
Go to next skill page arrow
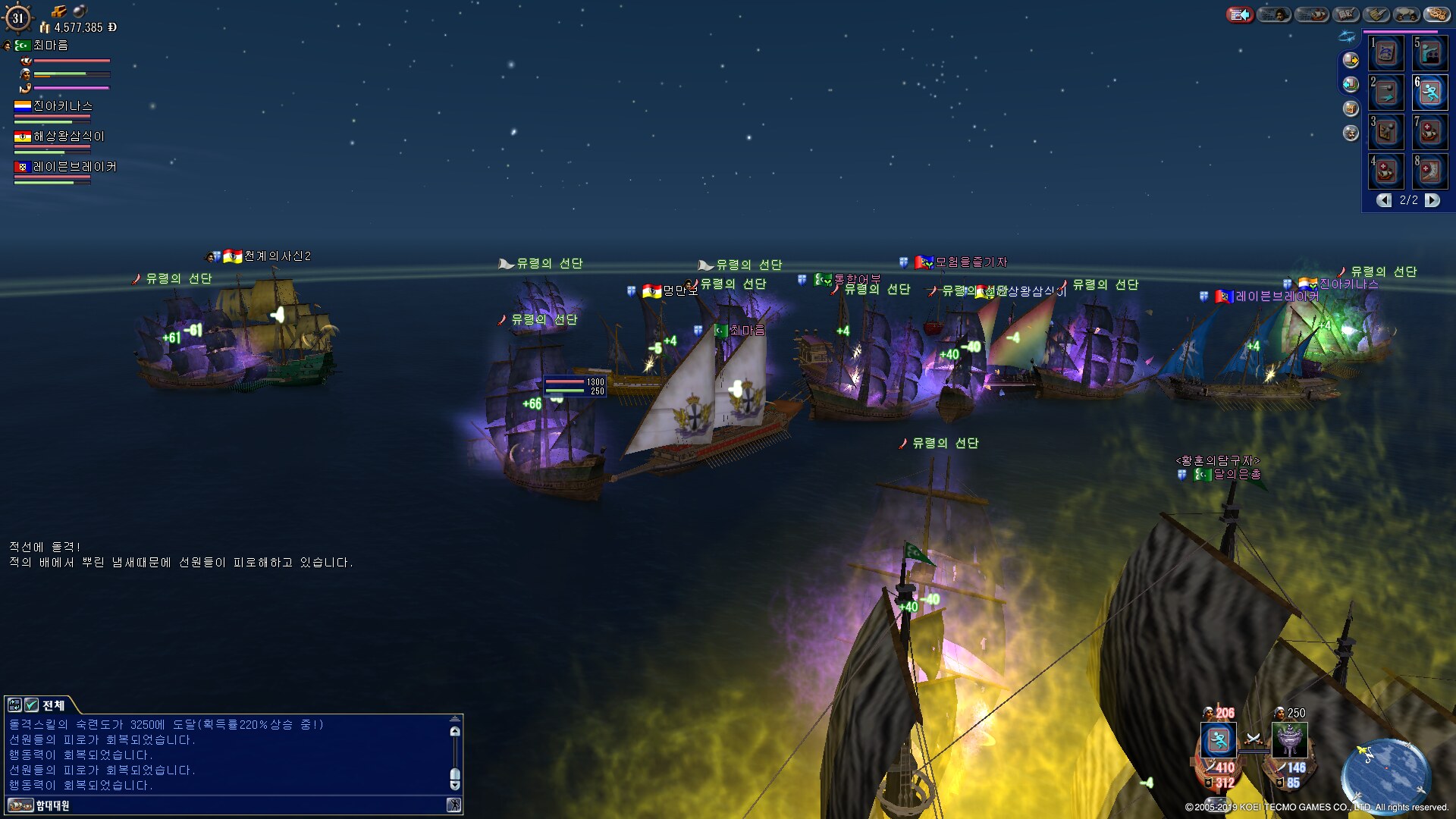pos(1432,200)
